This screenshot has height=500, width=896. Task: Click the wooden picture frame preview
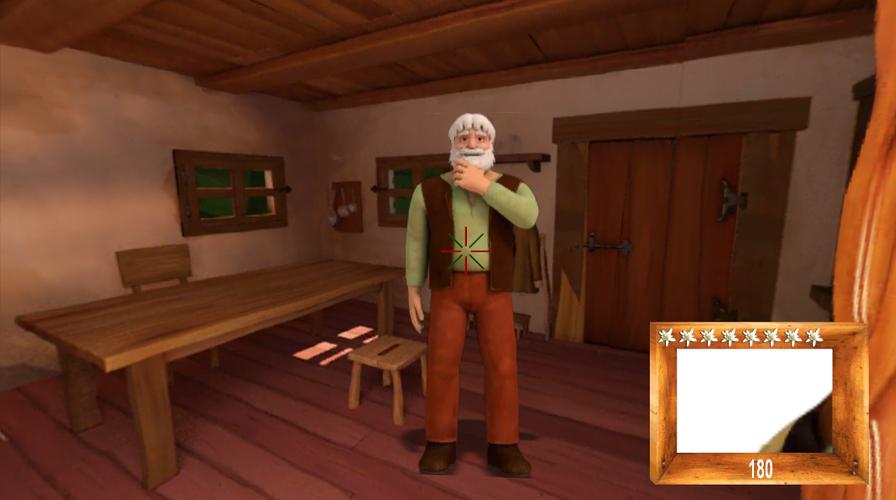pos(755,400)
